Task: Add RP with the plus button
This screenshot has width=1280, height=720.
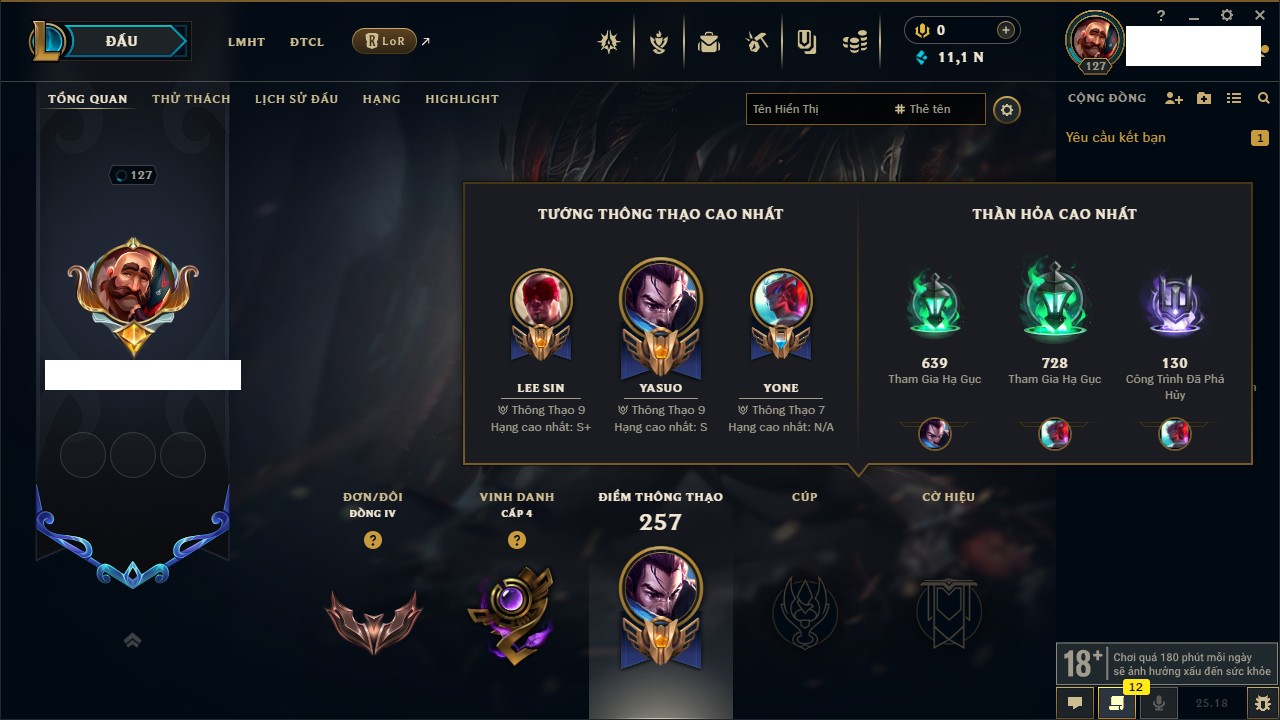Action: [1006, 31]
